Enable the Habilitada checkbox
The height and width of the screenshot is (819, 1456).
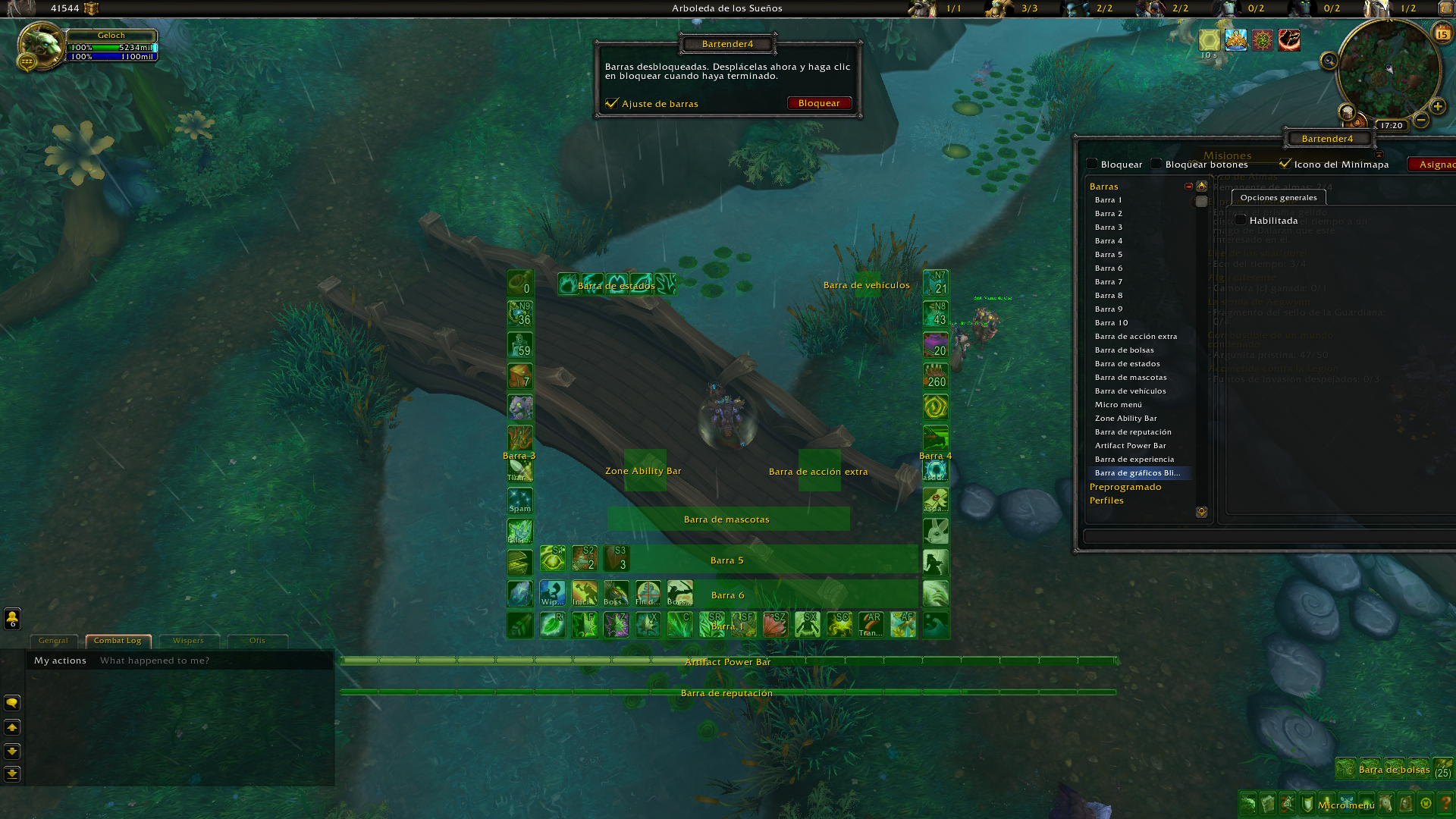pos(1241,220)
